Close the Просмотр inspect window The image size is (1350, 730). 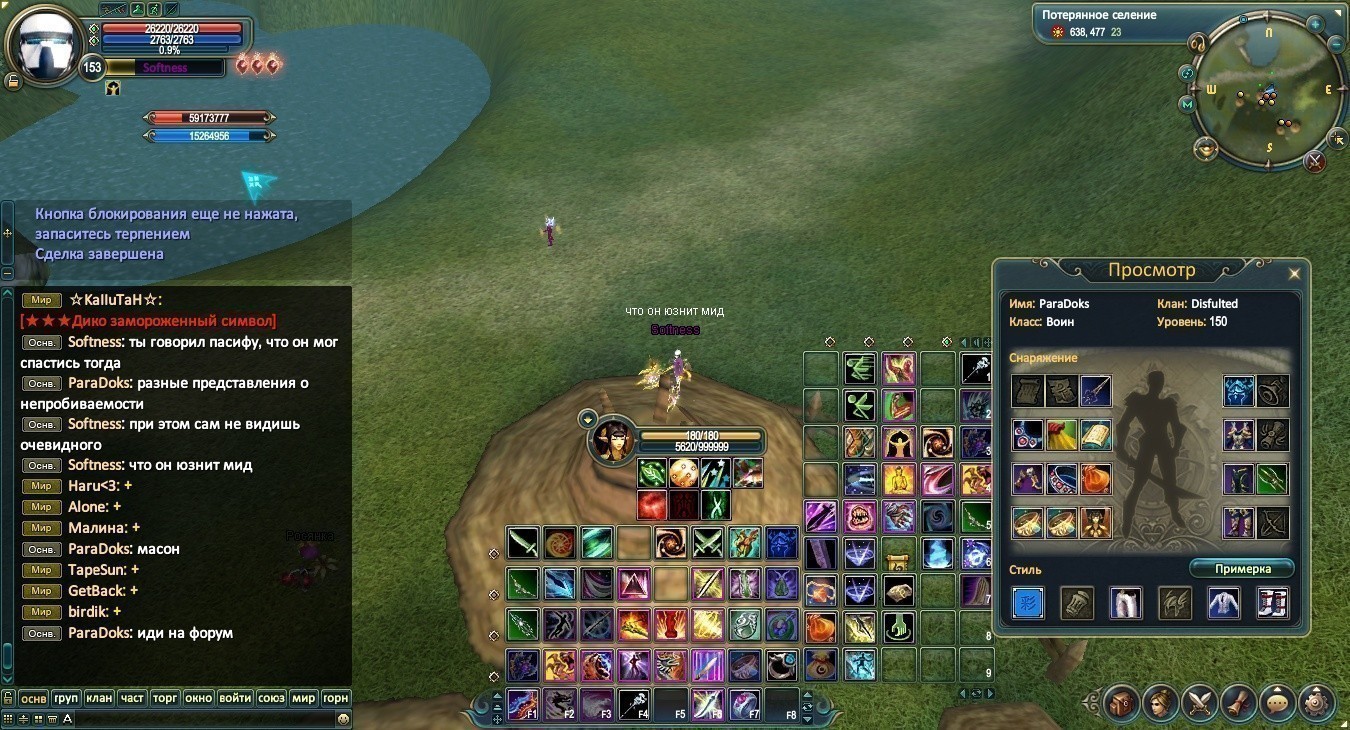tap(1294, 273)
